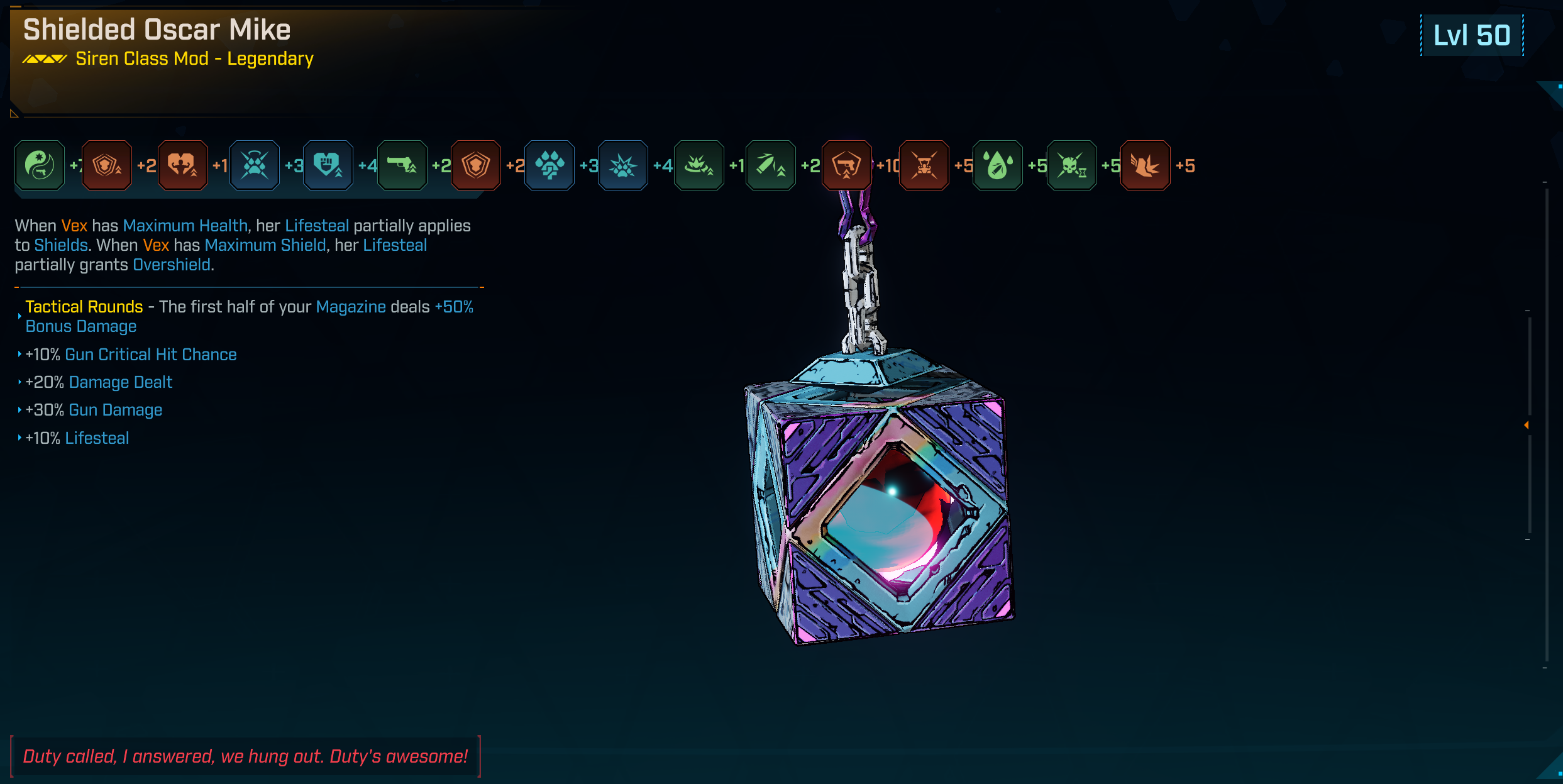The width and height of the screenshot is (1563, 784).
Task: Select the green skull with hourglass icon
Action: click(1071, 165)
